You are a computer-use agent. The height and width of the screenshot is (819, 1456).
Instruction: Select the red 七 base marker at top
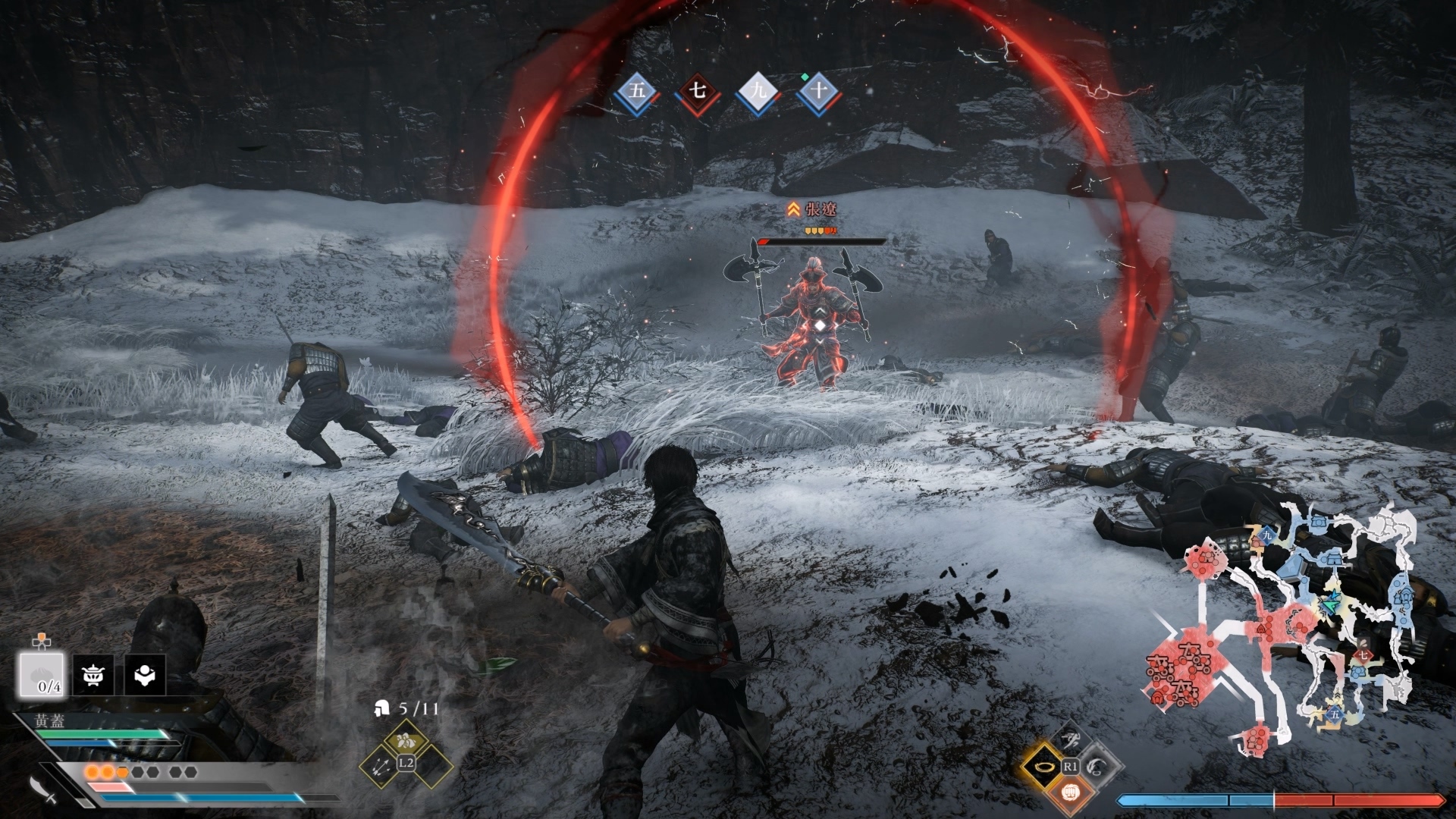pyautogui.click(x=698, y=93)
